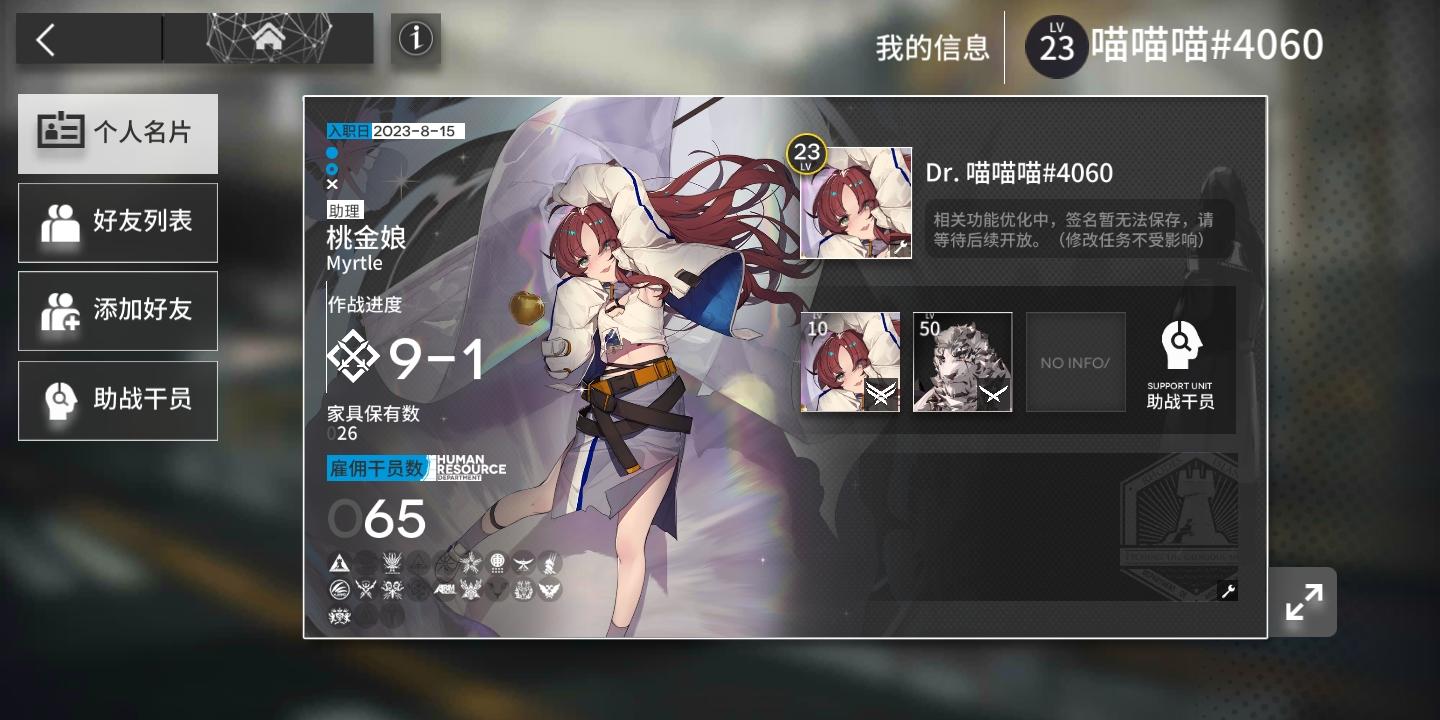This screenshot has height=720, width=1440.
Task: Select the SUPPORT UNIT head-magnifier icon
Action: coord(1181,345)
